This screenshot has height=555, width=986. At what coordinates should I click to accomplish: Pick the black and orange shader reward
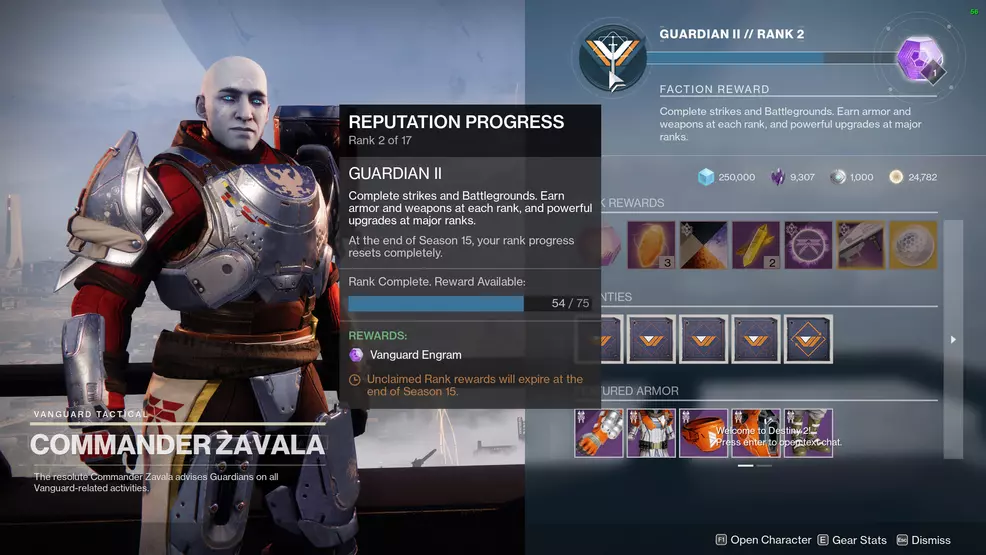click(704, 246)
